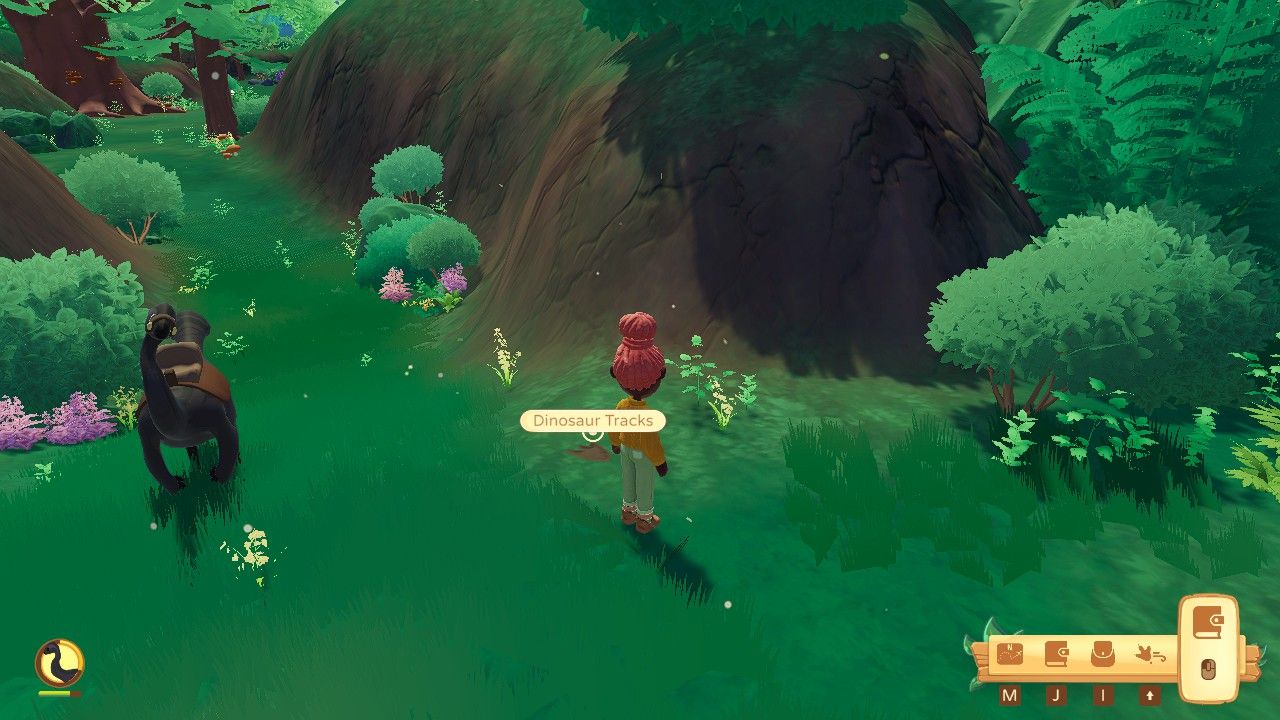Click the up-arrow keybind icon

coord(1148,695)
